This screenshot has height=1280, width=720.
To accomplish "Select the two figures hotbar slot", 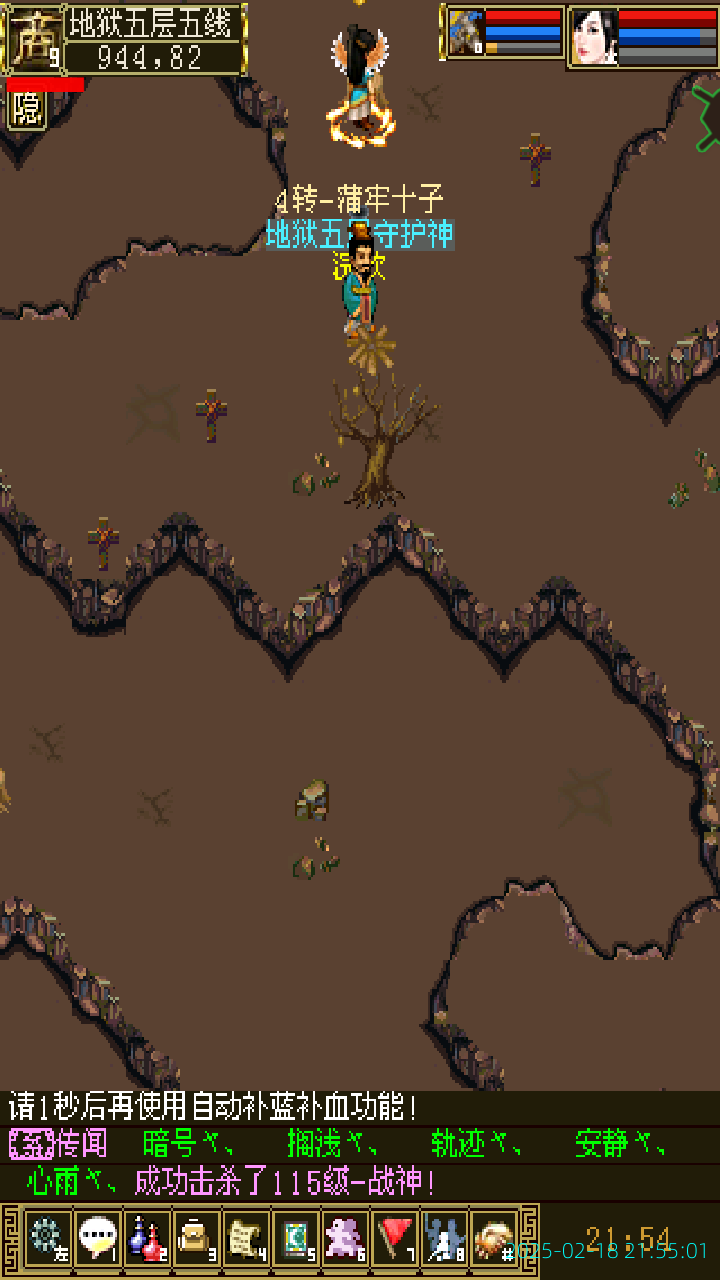I will pos(444,1239).
